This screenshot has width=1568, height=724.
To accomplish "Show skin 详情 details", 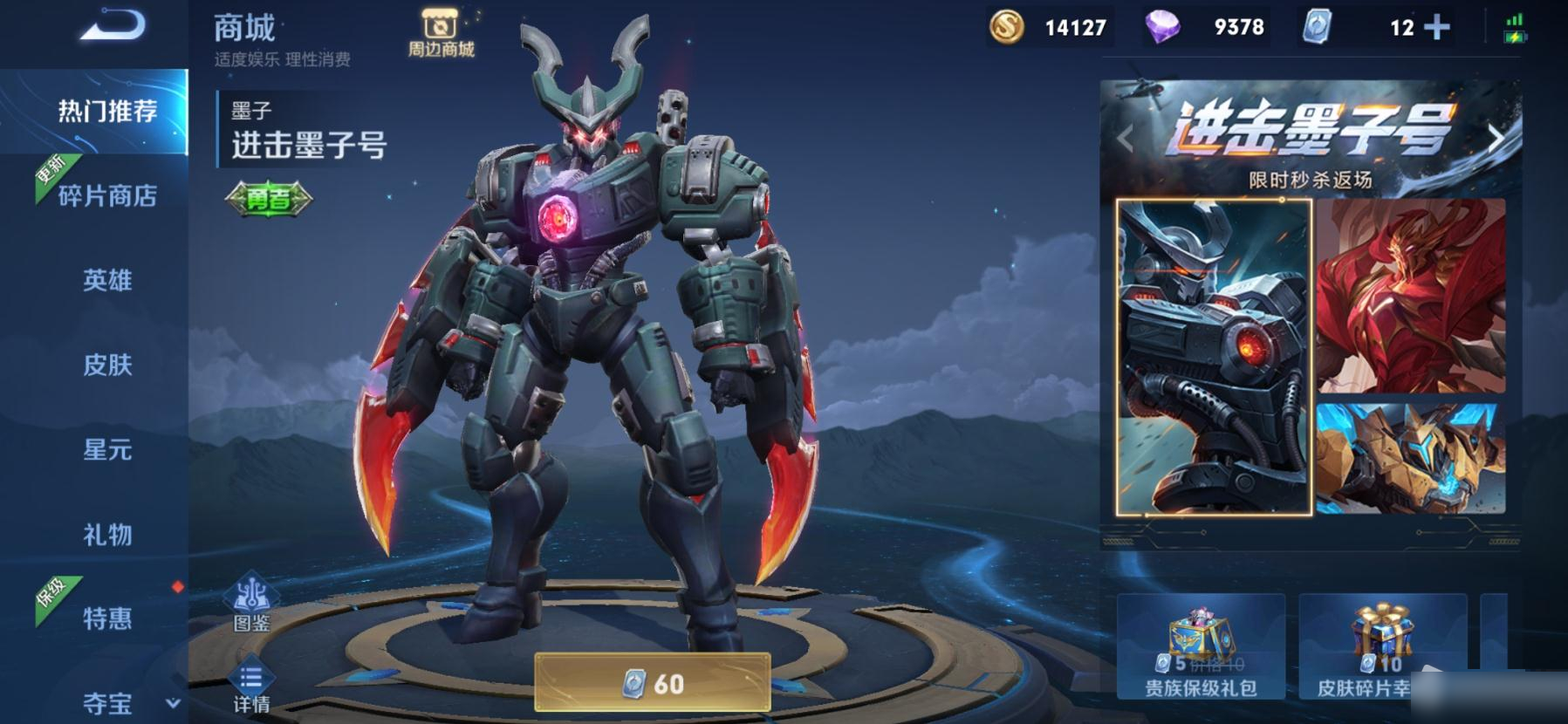I will pos(251,686).
